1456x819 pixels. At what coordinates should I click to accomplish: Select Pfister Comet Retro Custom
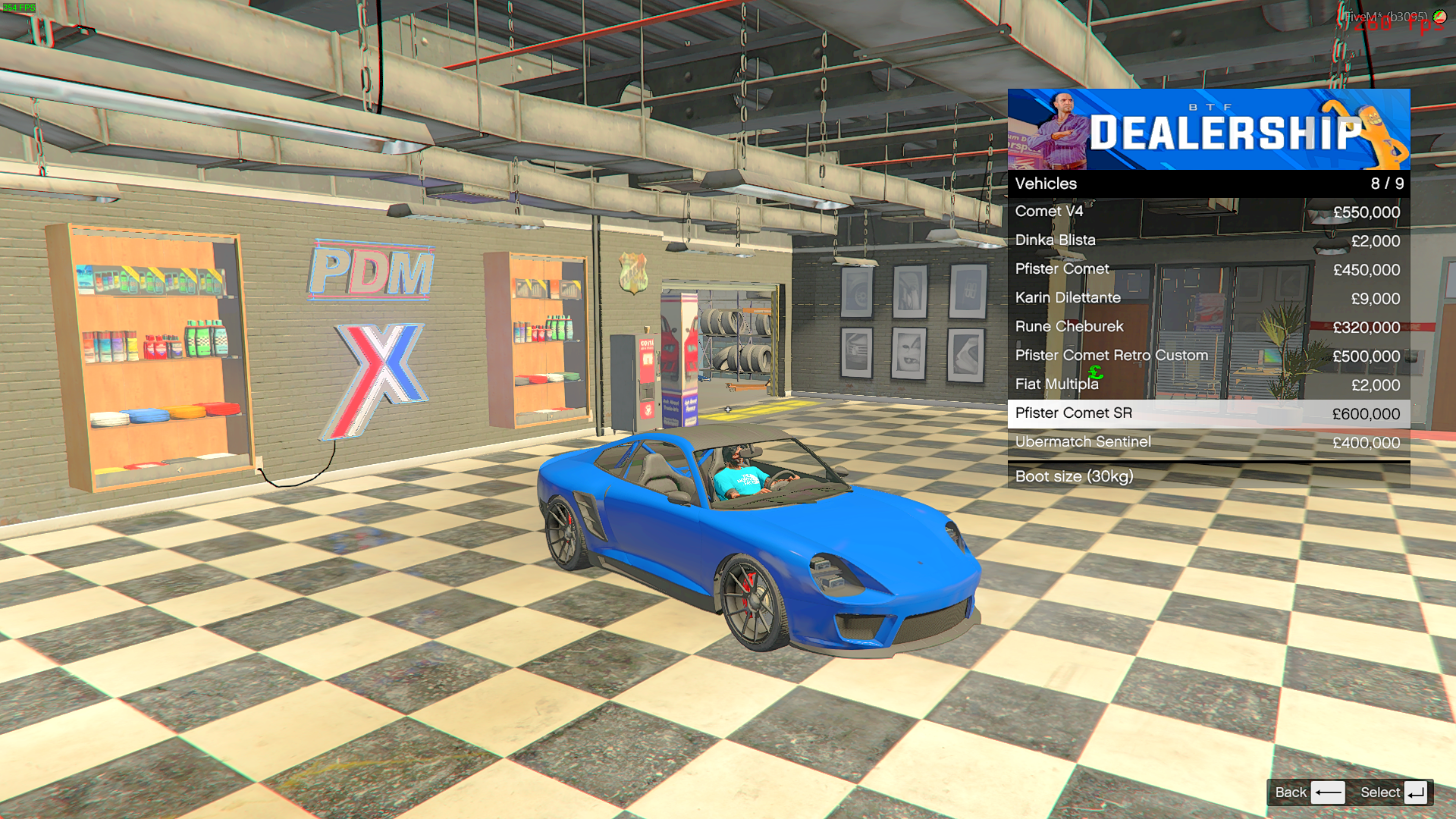coord(1208,356)
